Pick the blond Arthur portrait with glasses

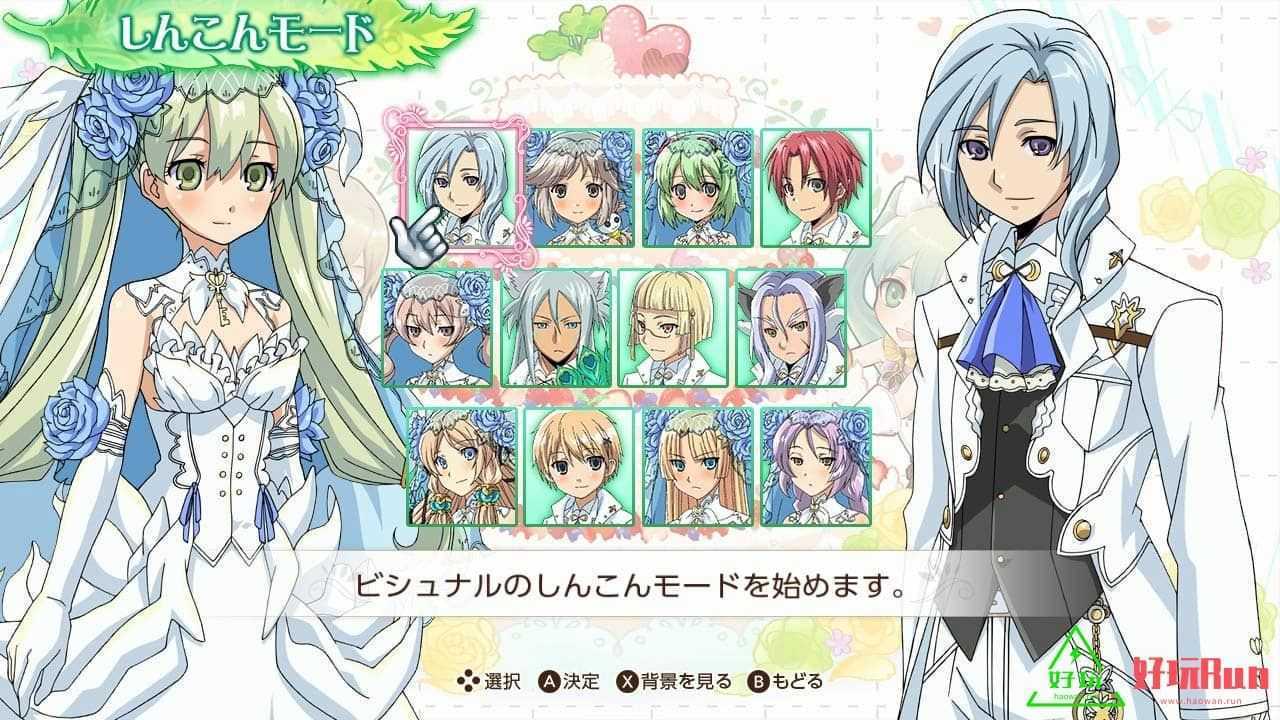point(673,327)
